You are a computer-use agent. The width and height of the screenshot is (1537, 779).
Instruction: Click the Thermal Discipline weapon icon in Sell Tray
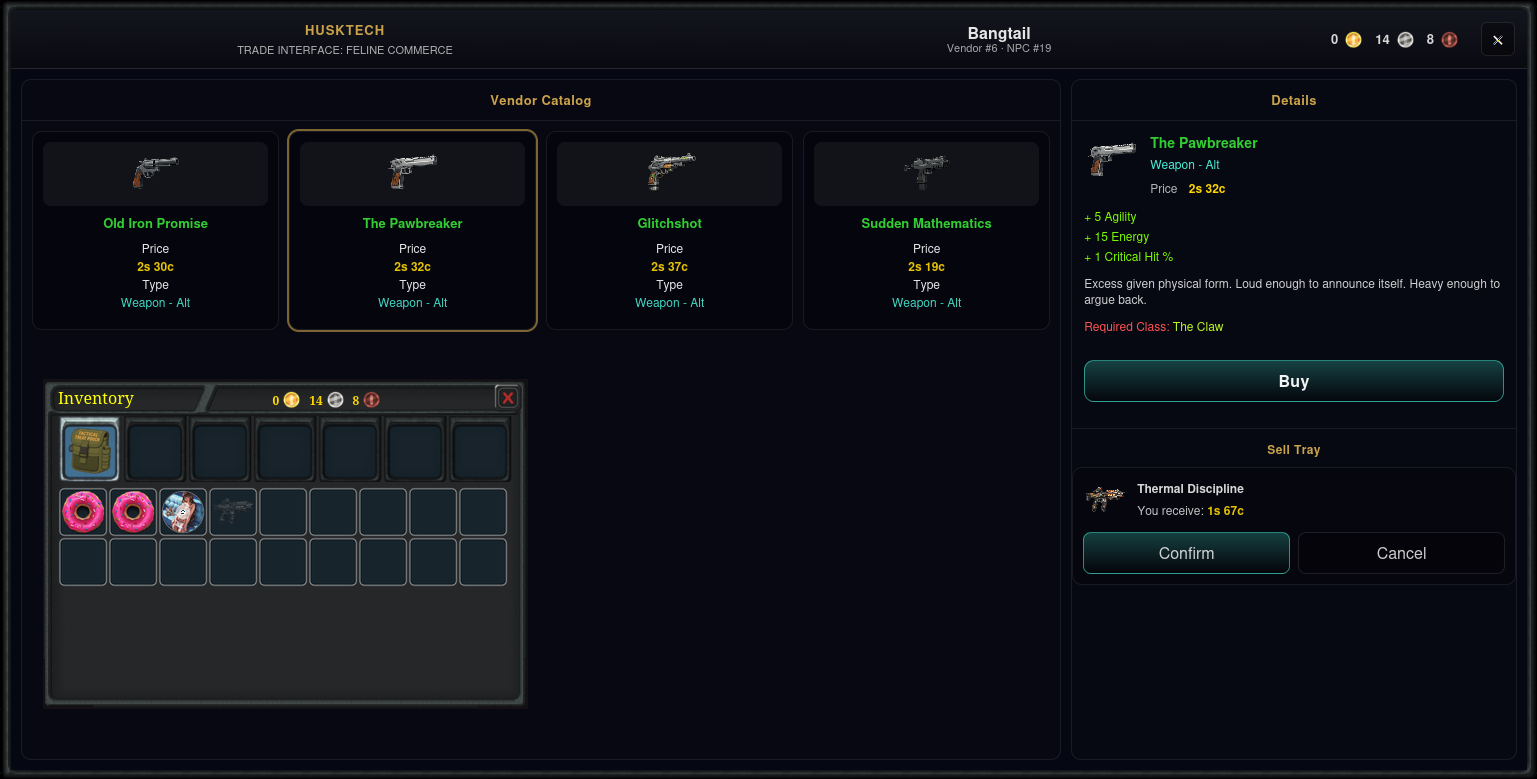(x=1104, y=498)
